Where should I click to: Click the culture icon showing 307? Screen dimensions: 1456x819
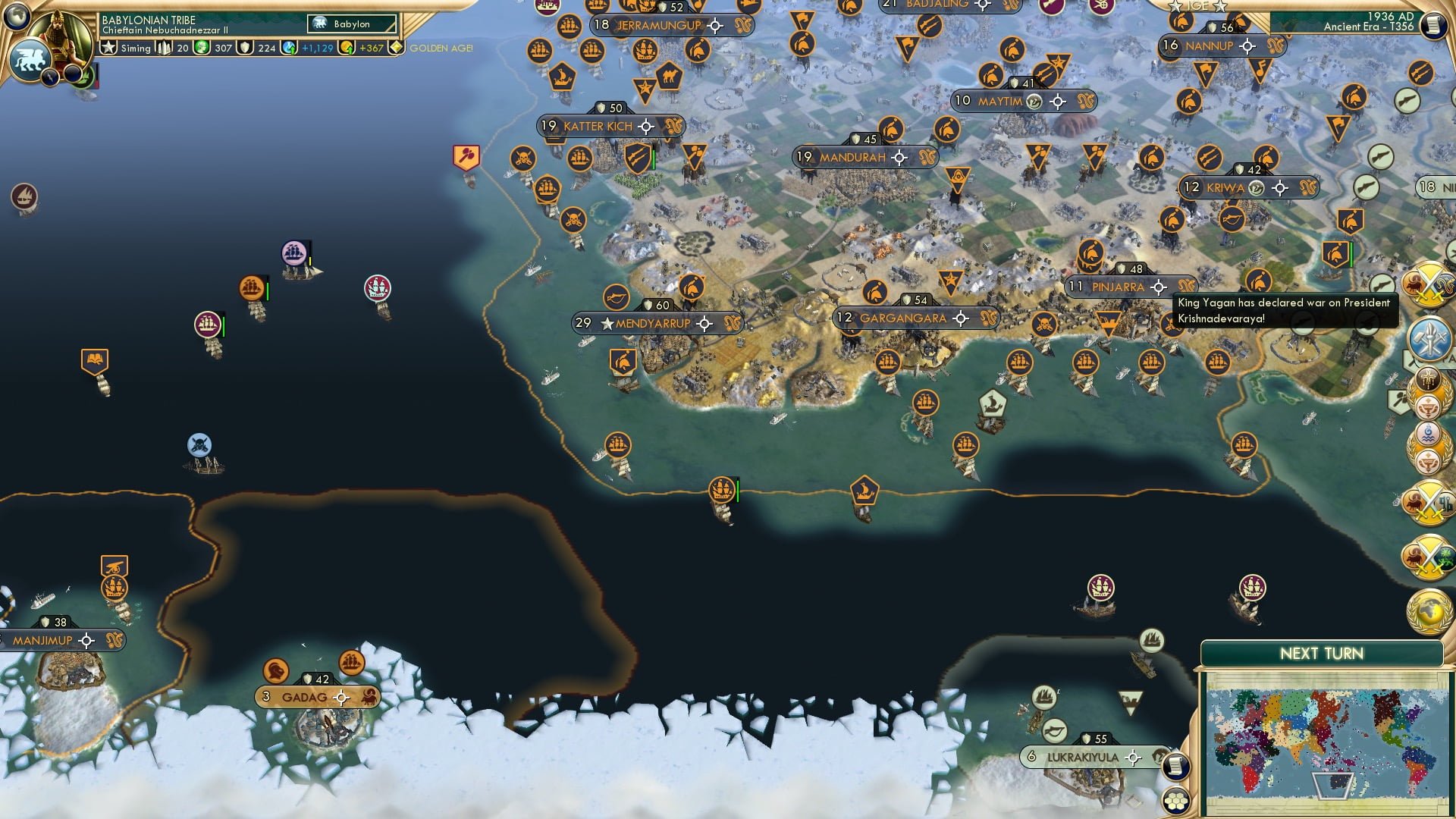203,47
